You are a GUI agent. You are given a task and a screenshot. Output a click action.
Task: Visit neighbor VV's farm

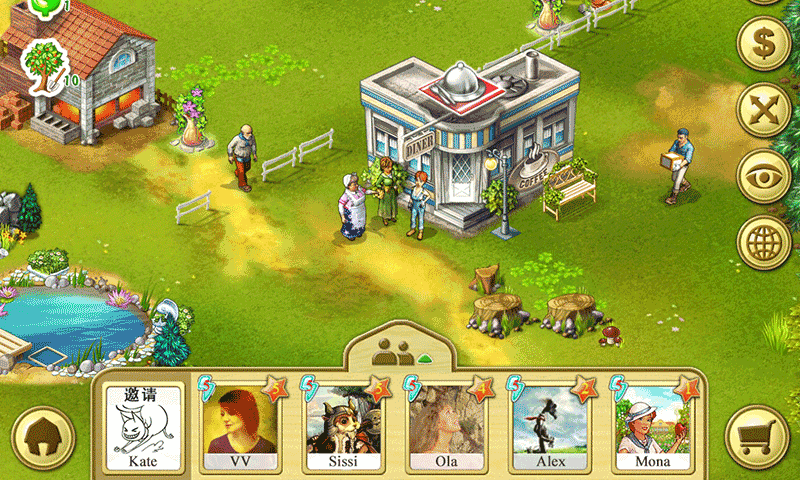click(240, 427)
